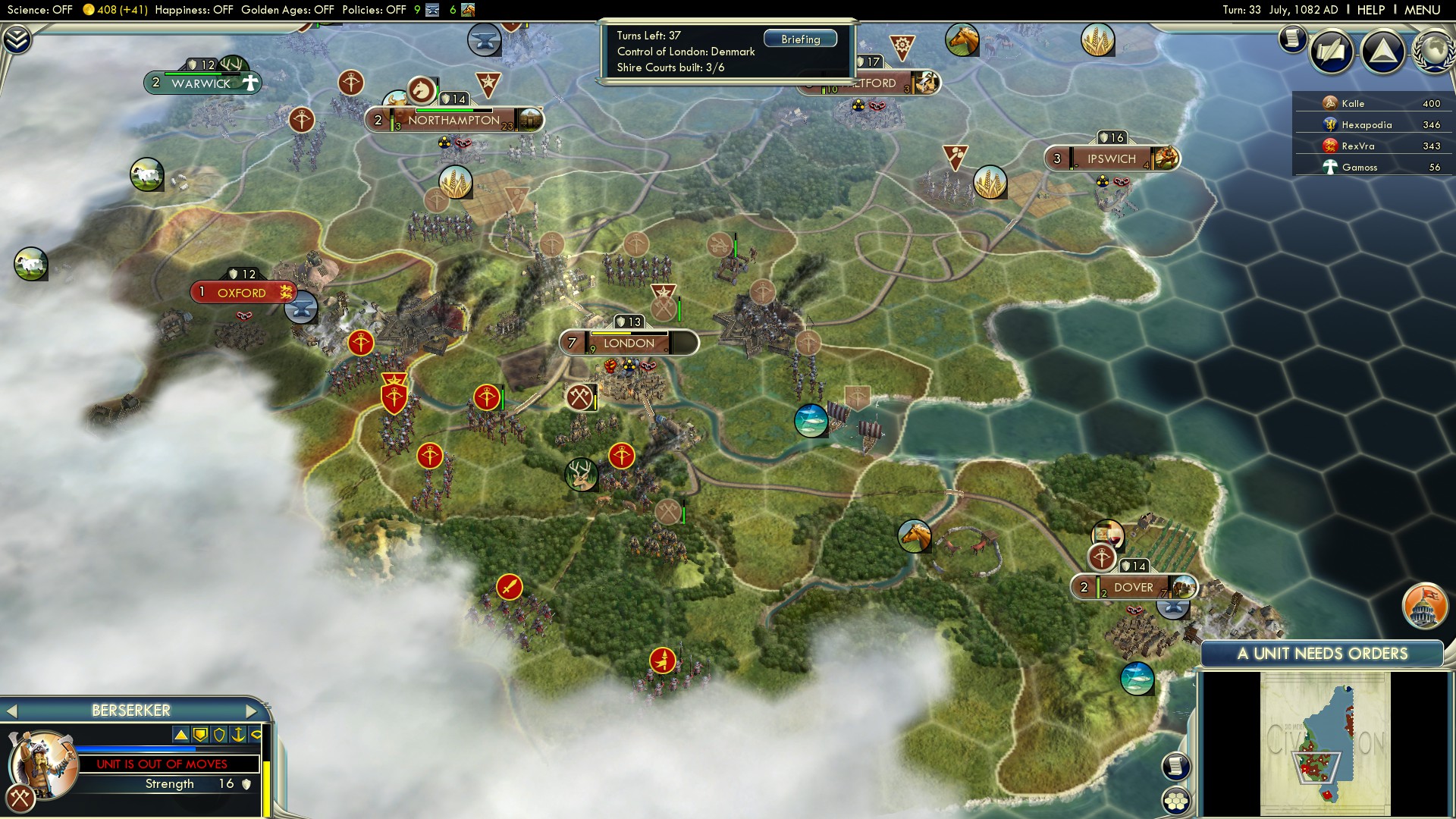
Task: Click the crossed-axes badge on the Berserker portrait
Action: pos(23,798)
